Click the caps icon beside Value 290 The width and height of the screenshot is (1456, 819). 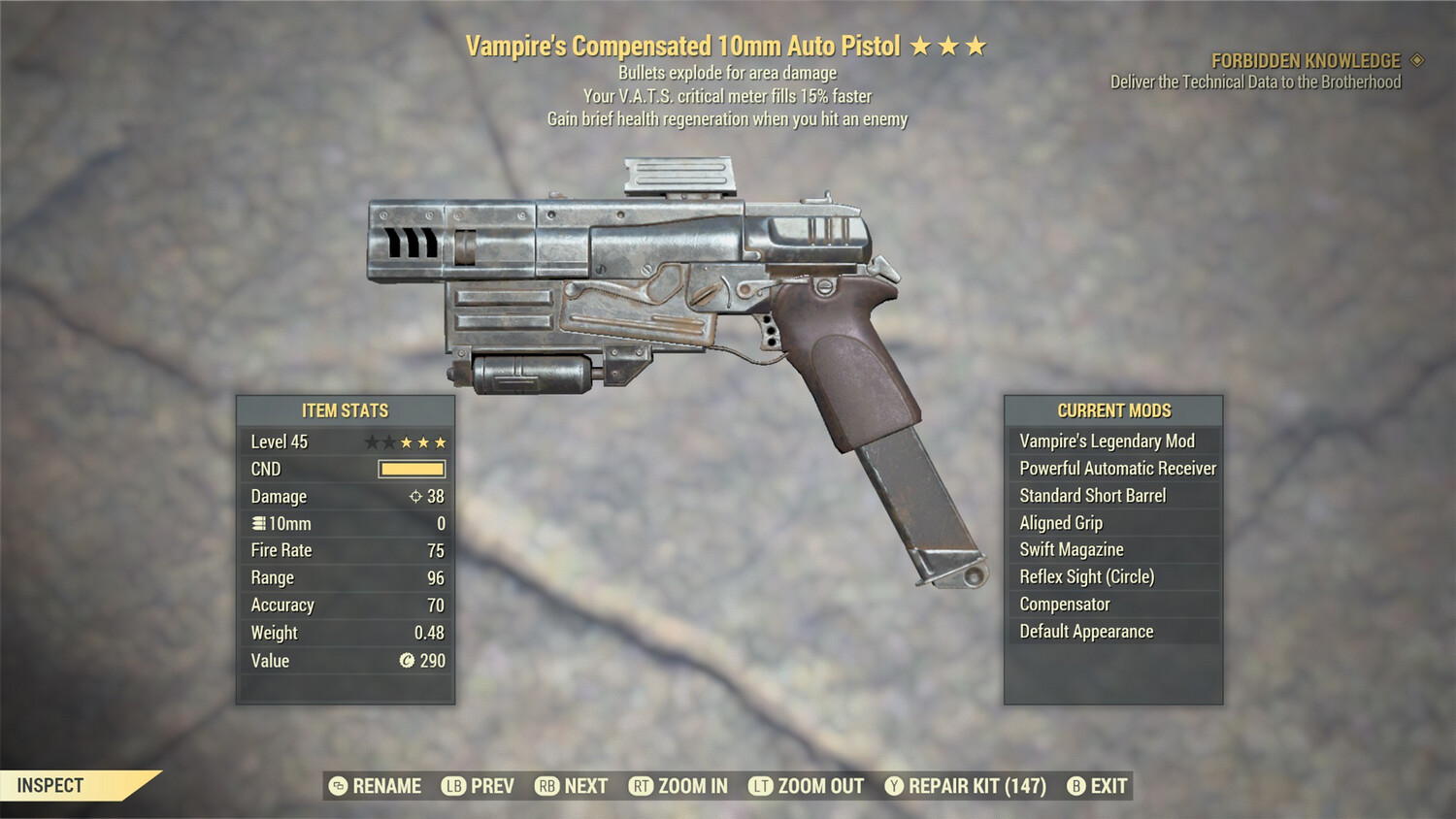[407, 662]
